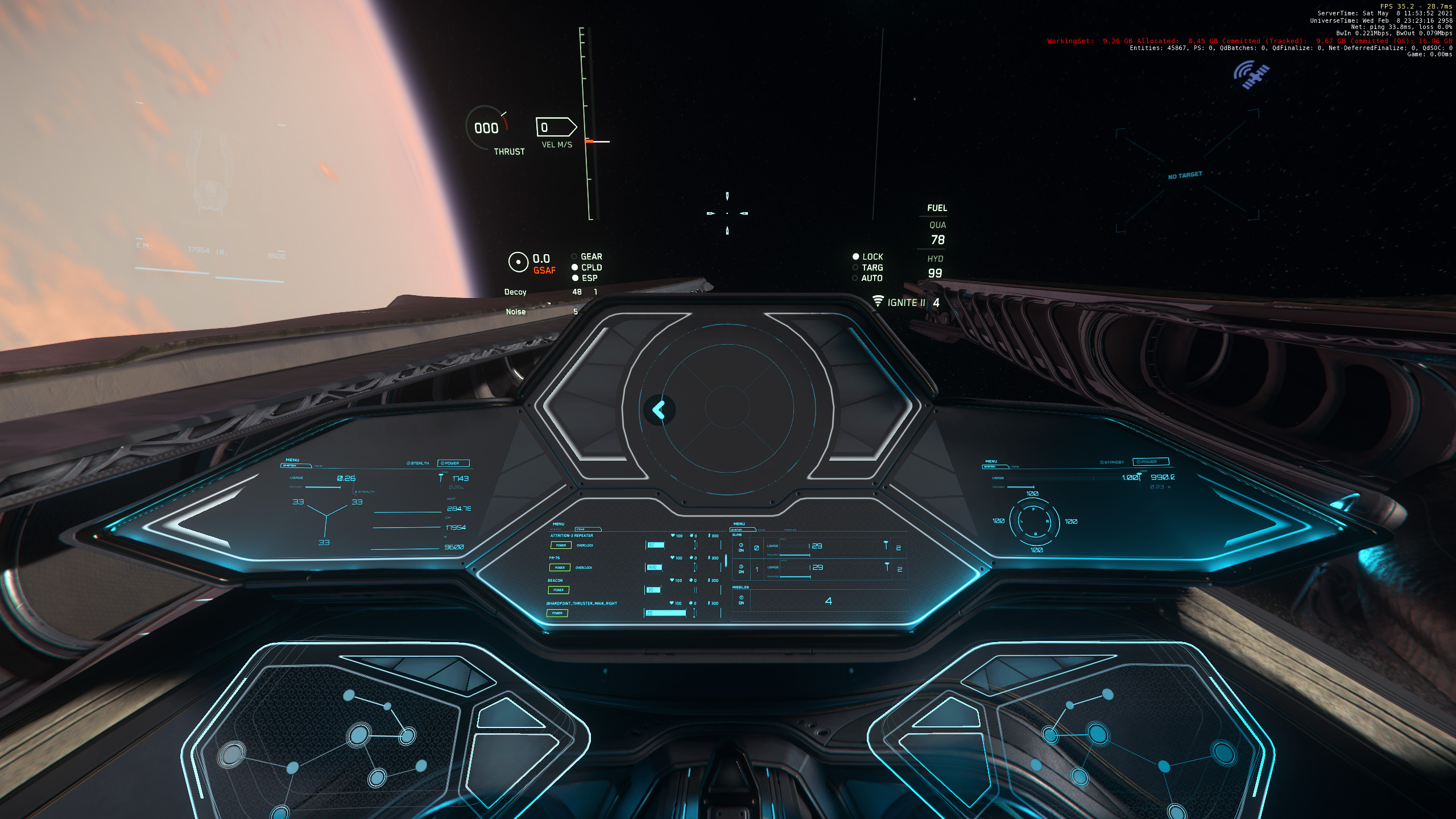Switch weapons display to the Missiles tab
The width and height of the screenshot is (1456, 819).
pyautogui.click(x=790, y=530)
